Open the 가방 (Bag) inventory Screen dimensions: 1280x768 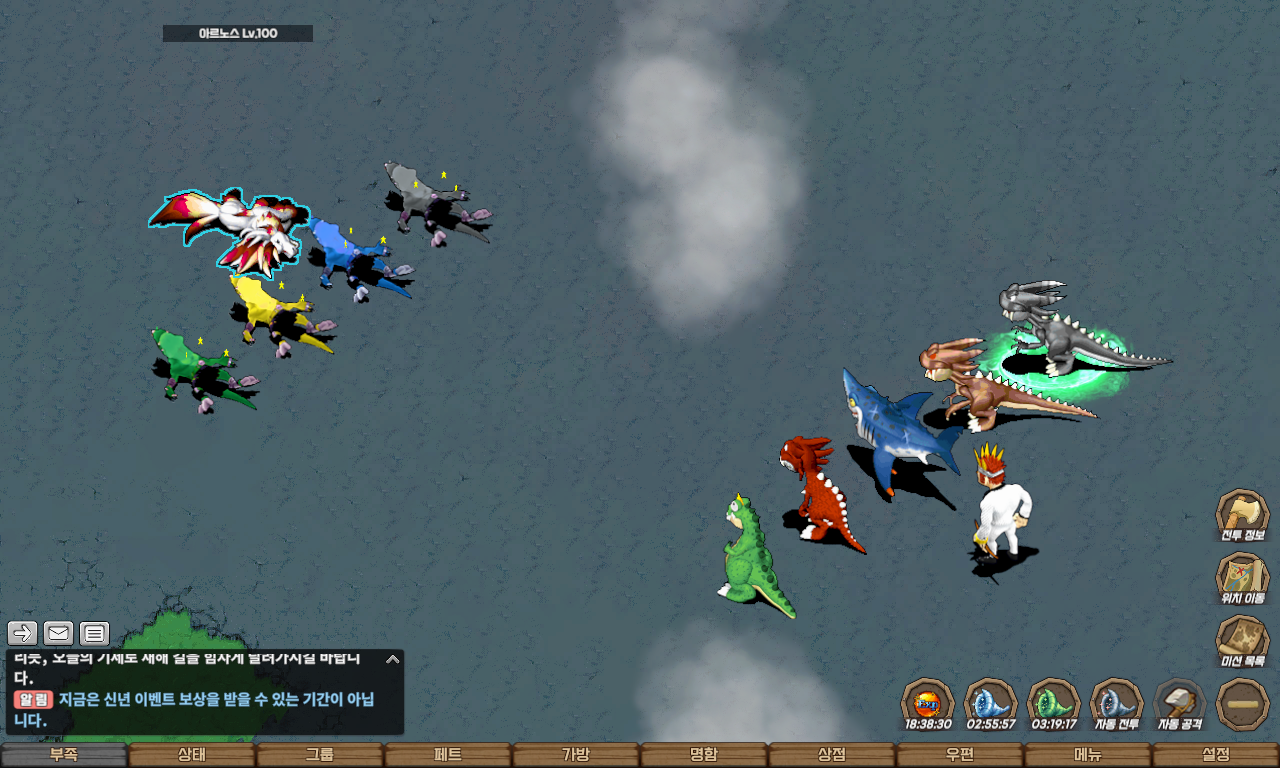click(x=576, y=755)
